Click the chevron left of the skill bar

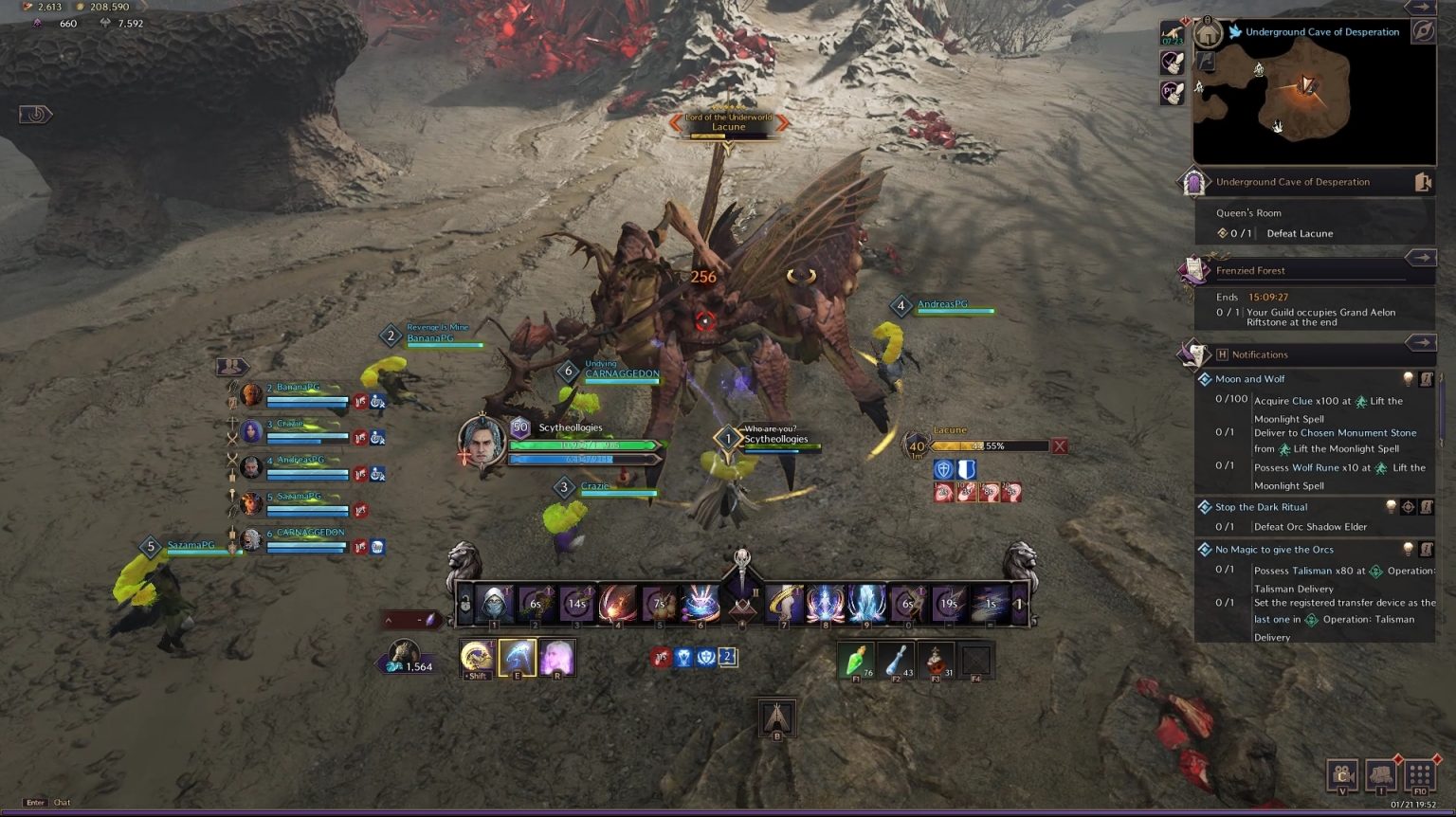387,621
